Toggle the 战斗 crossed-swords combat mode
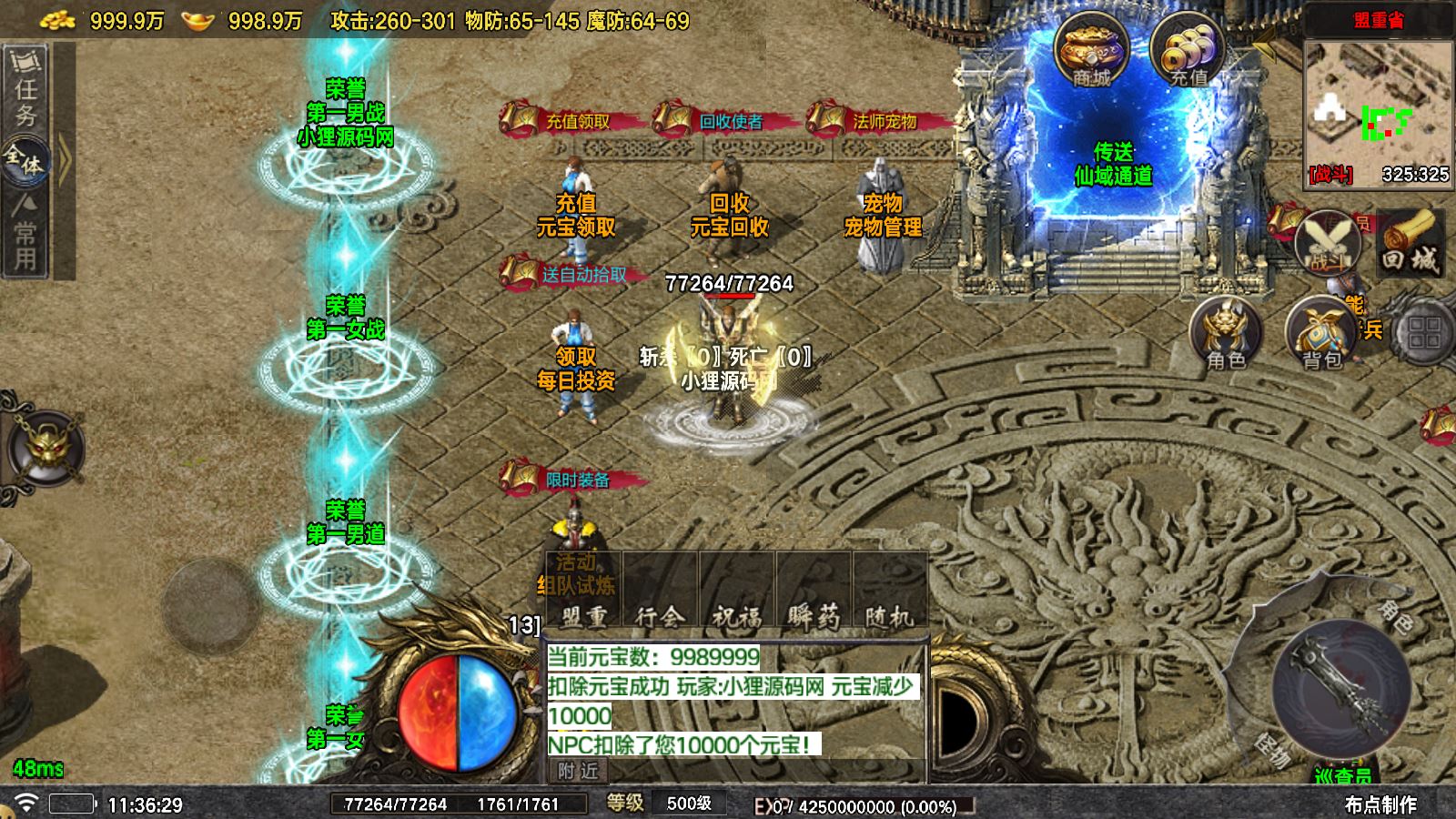This screenshot has width=1456, height=819. (1327, 244)
